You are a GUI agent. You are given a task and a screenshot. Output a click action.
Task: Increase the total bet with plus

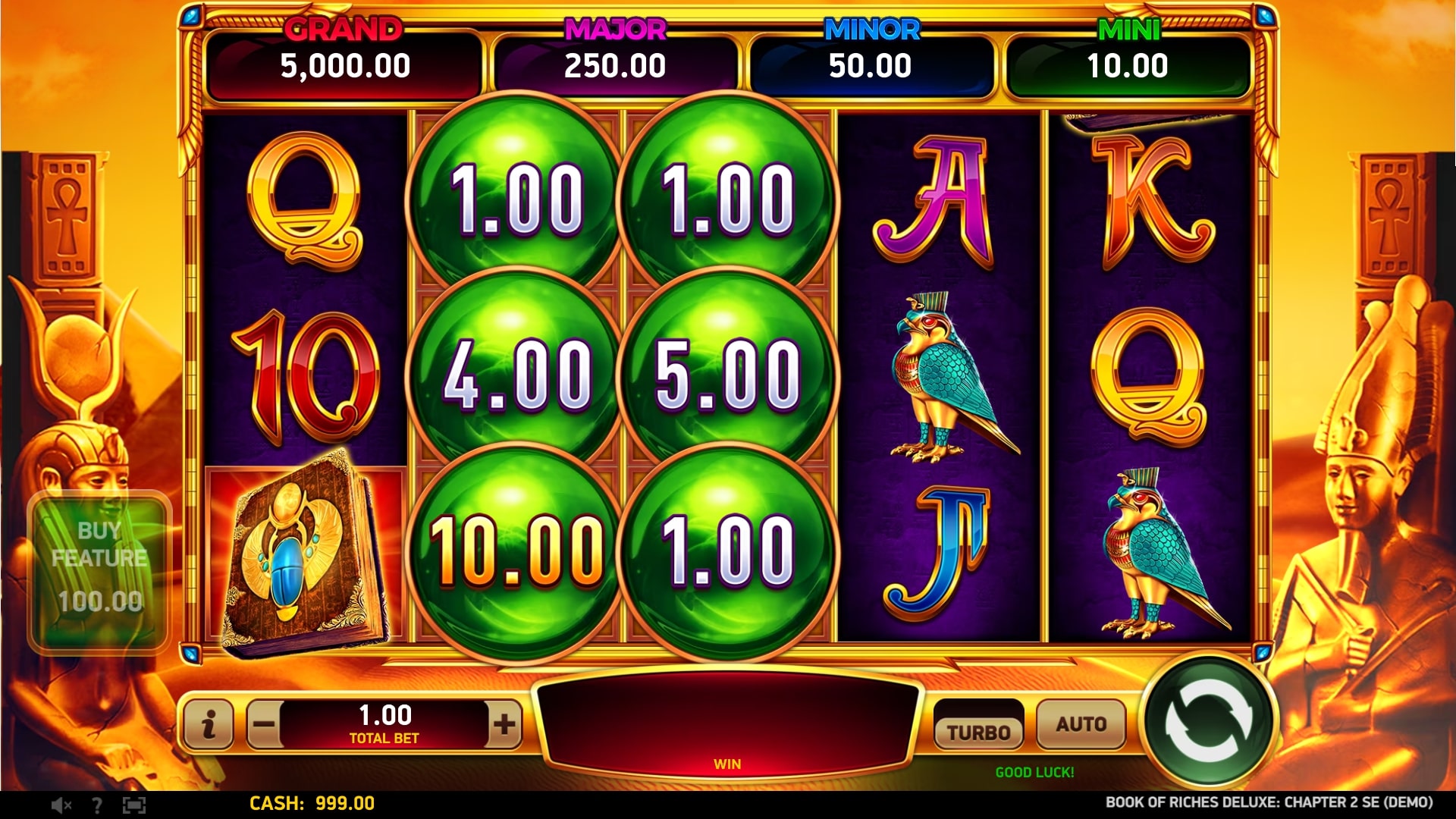[x=504, y=725]
